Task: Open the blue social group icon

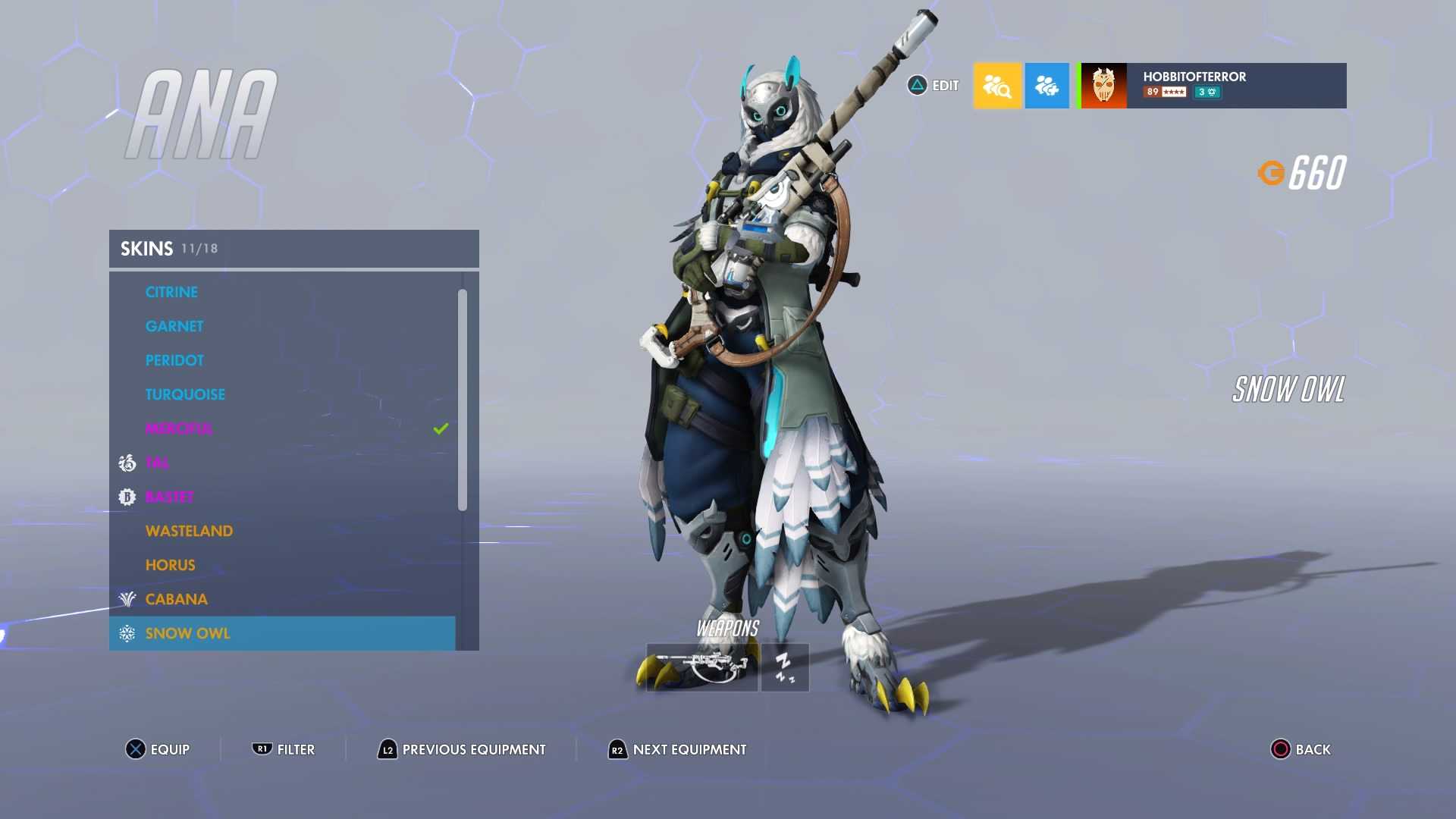Action: coord(1046,86)
